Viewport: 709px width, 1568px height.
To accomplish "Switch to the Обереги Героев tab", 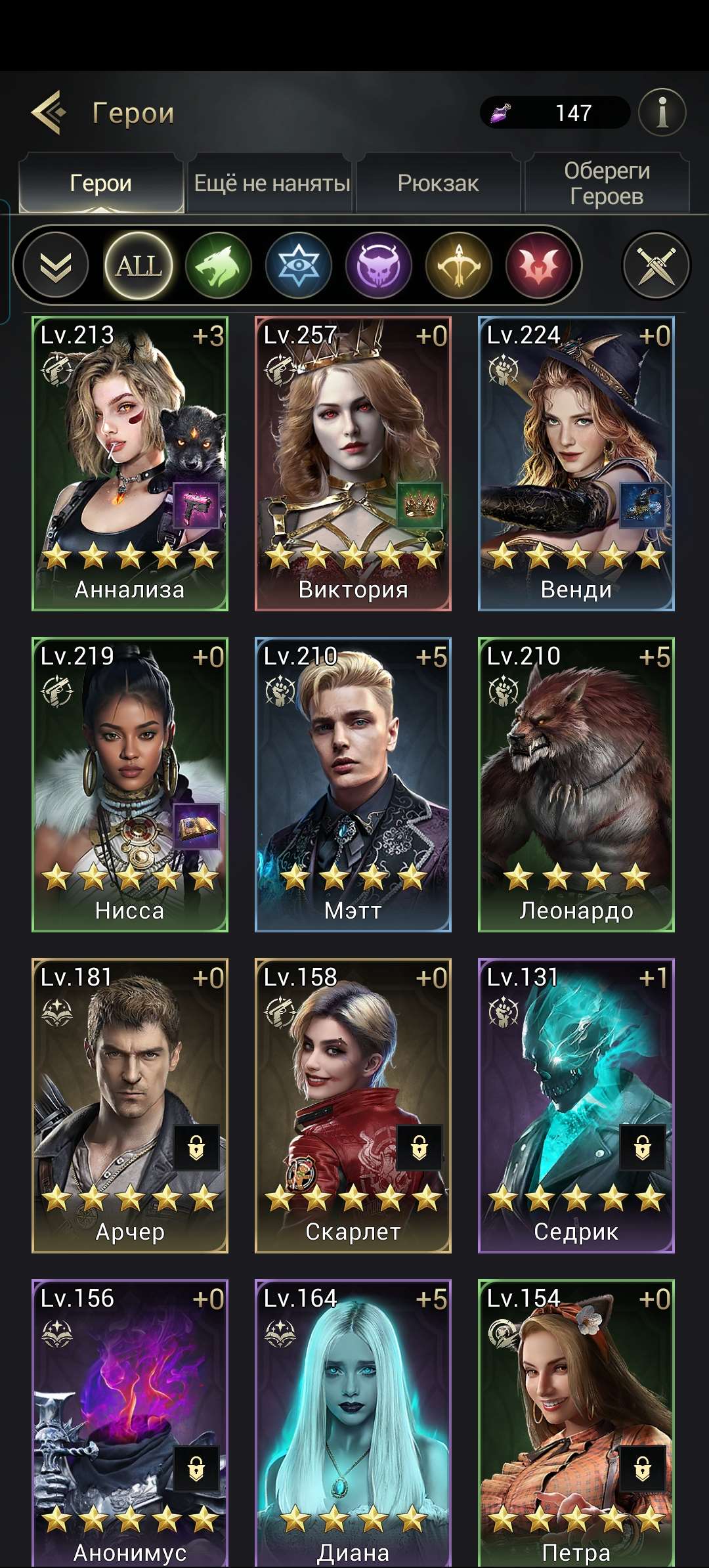I will [x=607, y=183].
